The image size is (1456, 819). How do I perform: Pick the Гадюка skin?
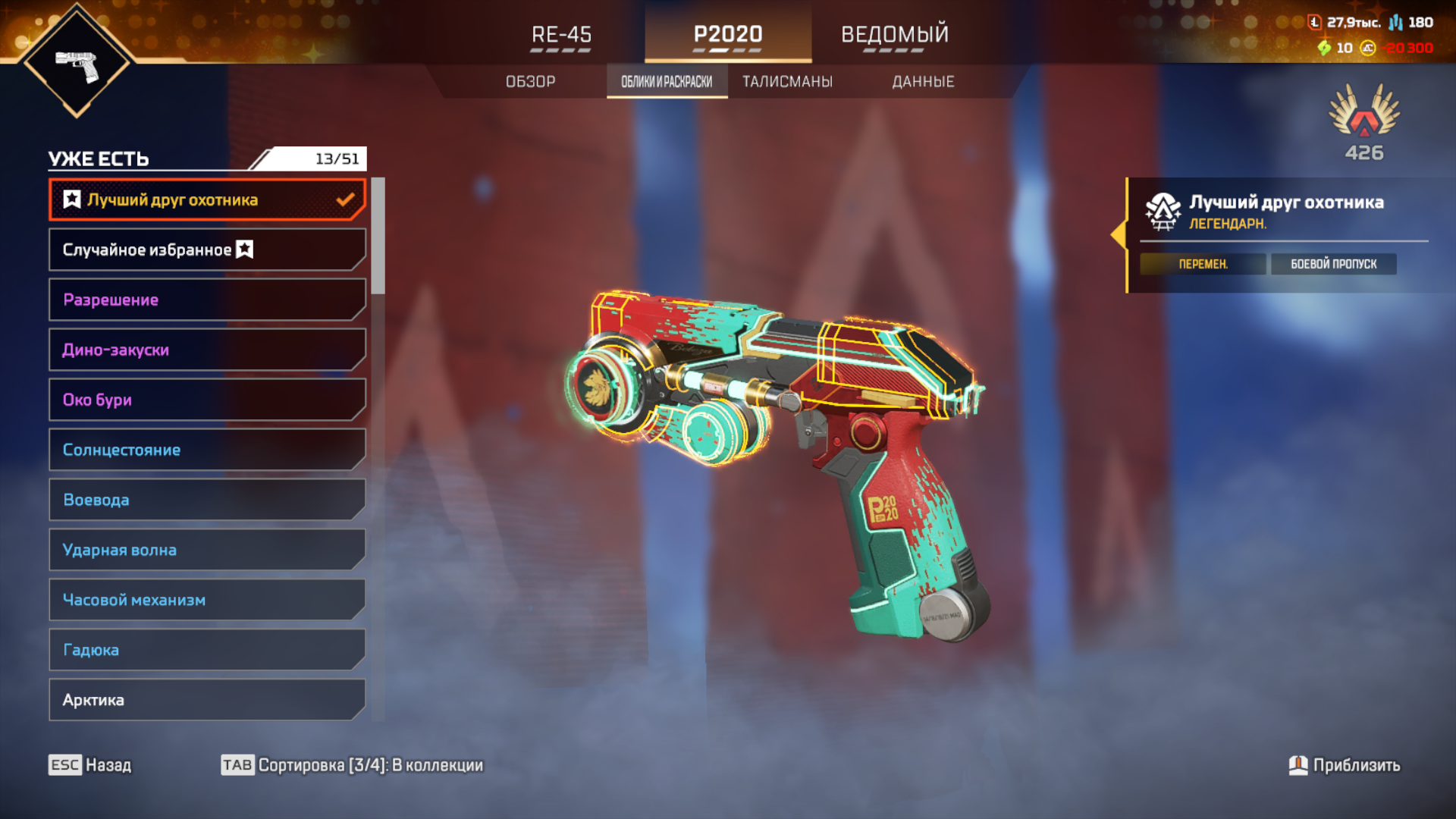[x=207, y=651]
